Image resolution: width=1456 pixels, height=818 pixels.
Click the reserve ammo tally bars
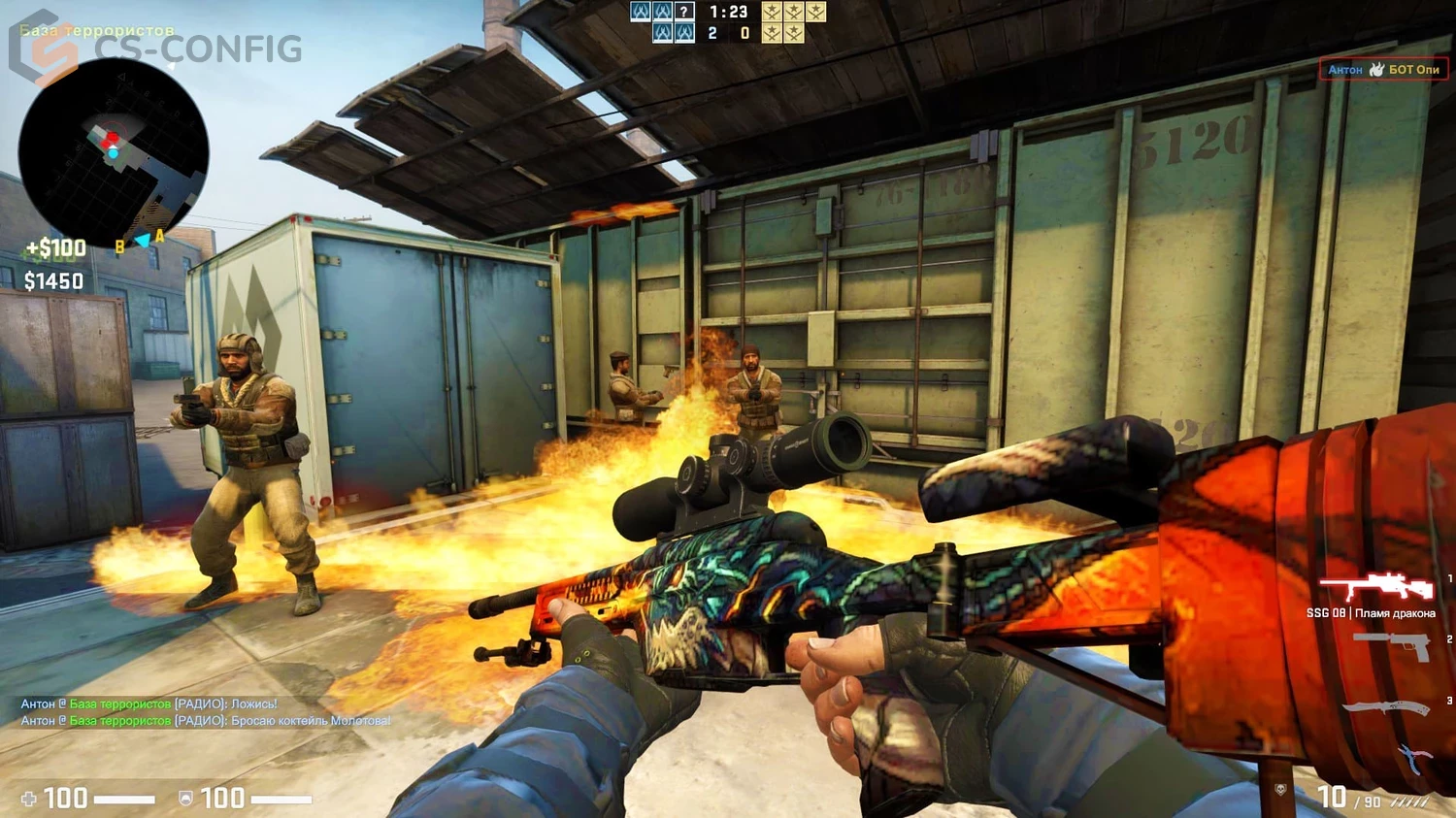click(x=1409, y=802)
